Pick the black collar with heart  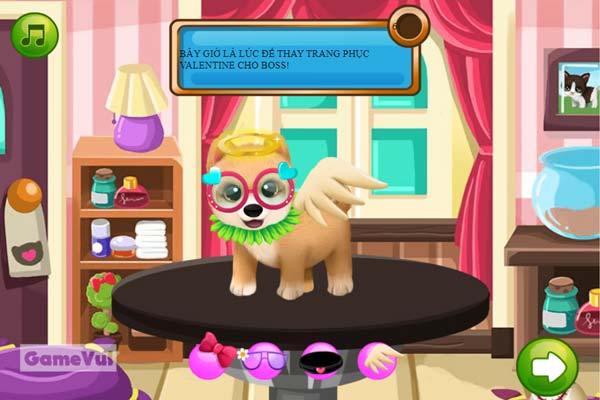322,358
